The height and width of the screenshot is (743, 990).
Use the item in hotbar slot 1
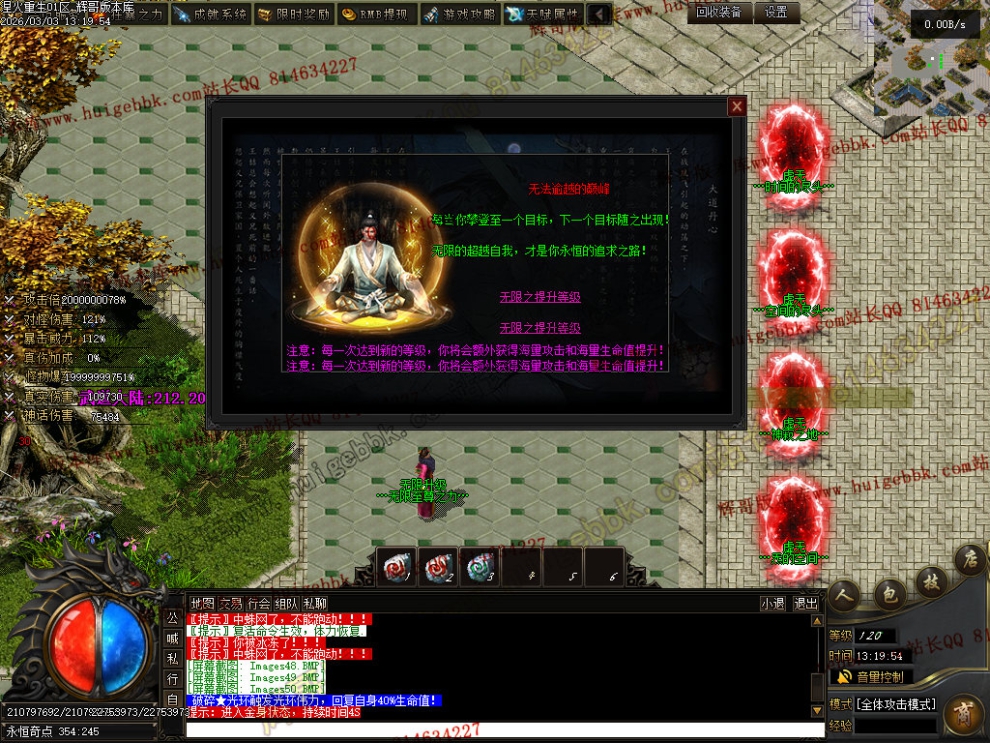point(399,567)
